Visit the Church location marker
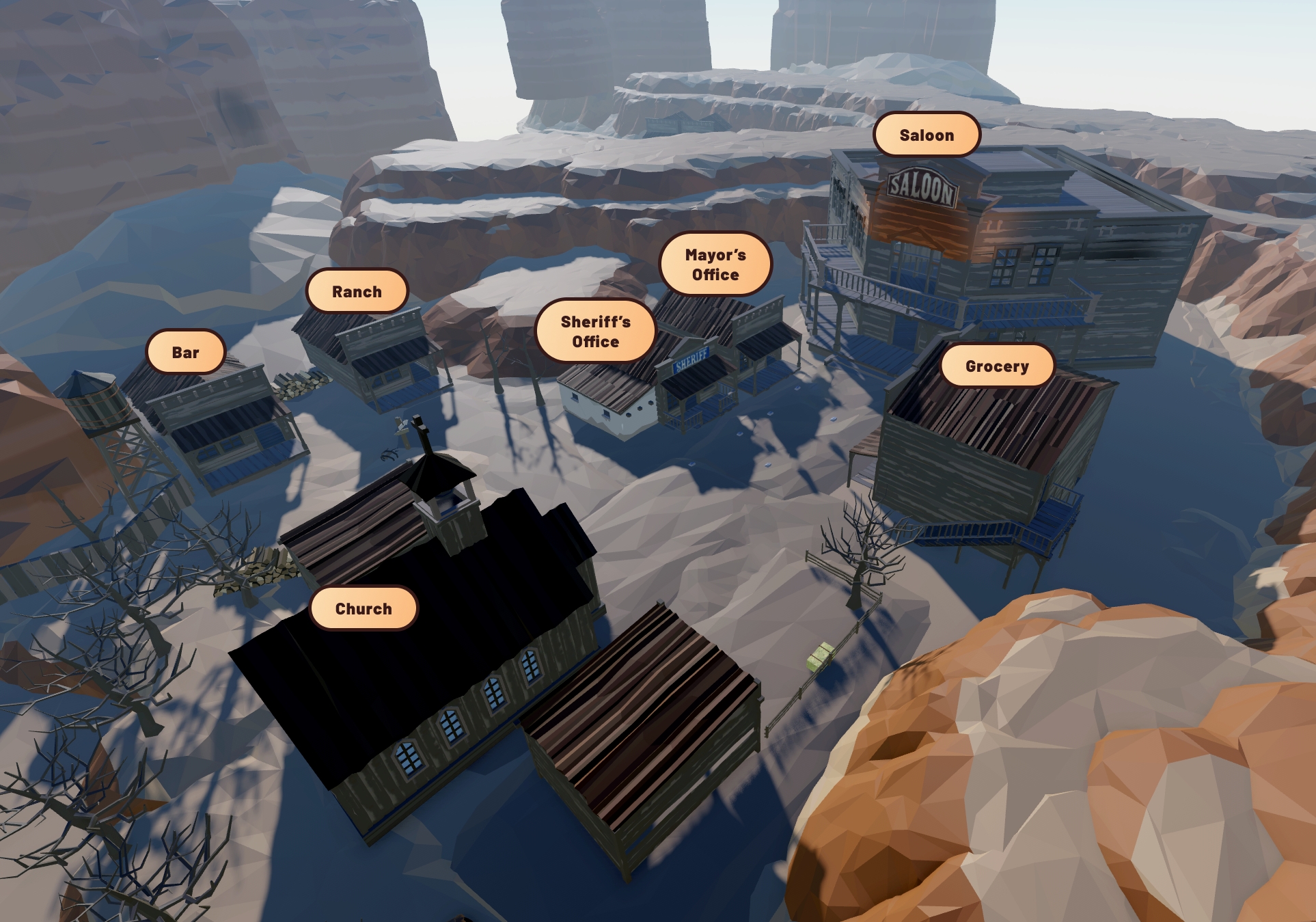 coord(364,608)
